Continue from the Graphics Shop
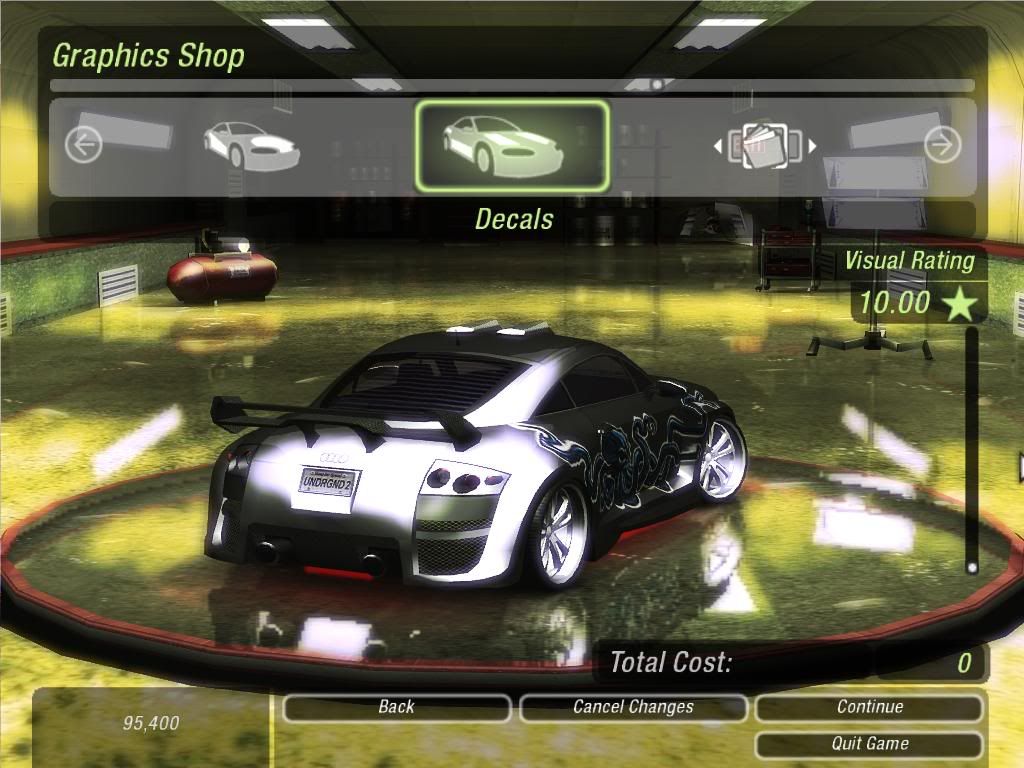 tap(869, 708)
